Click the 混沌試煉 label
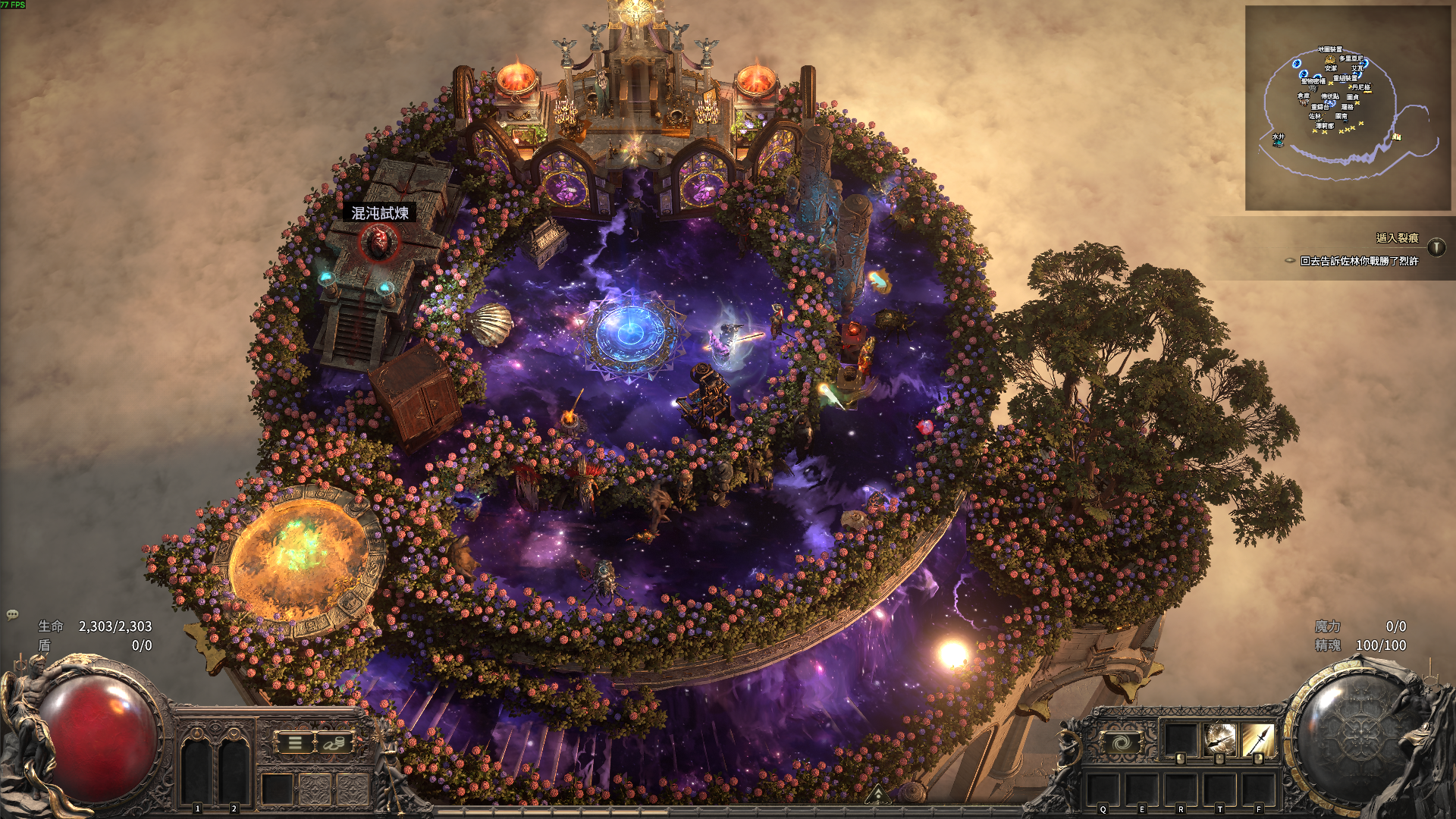The width and height of the screenshot is (1456, 819). 380,213
